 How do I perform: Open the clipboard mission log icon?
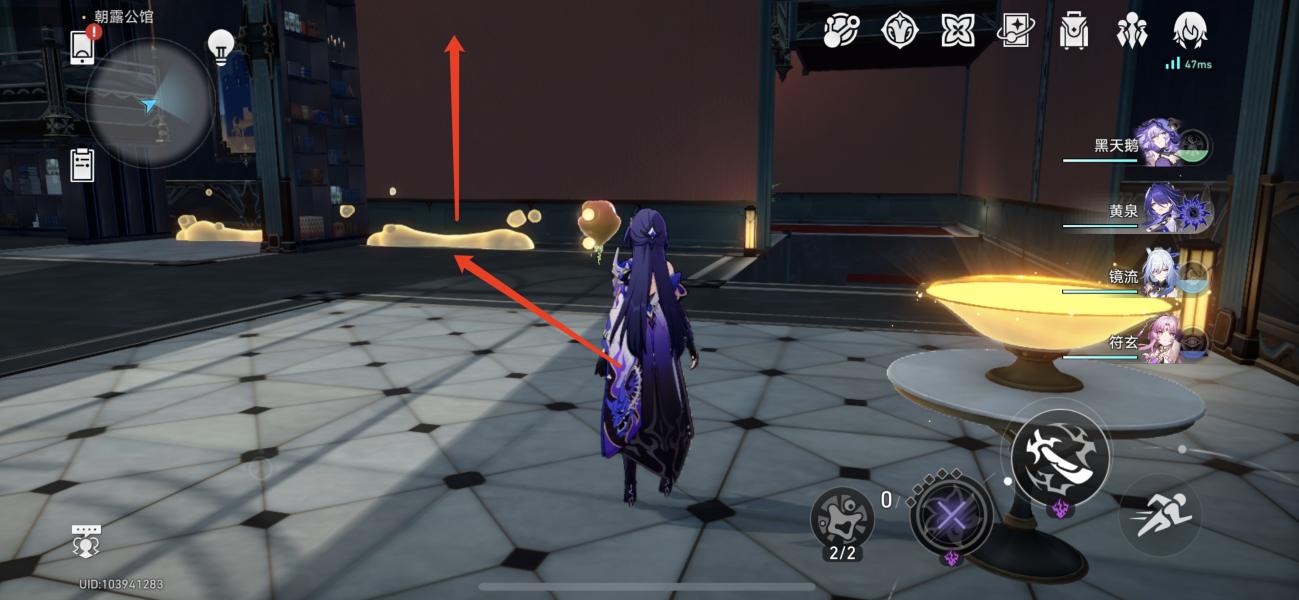[x=82, y=165]
